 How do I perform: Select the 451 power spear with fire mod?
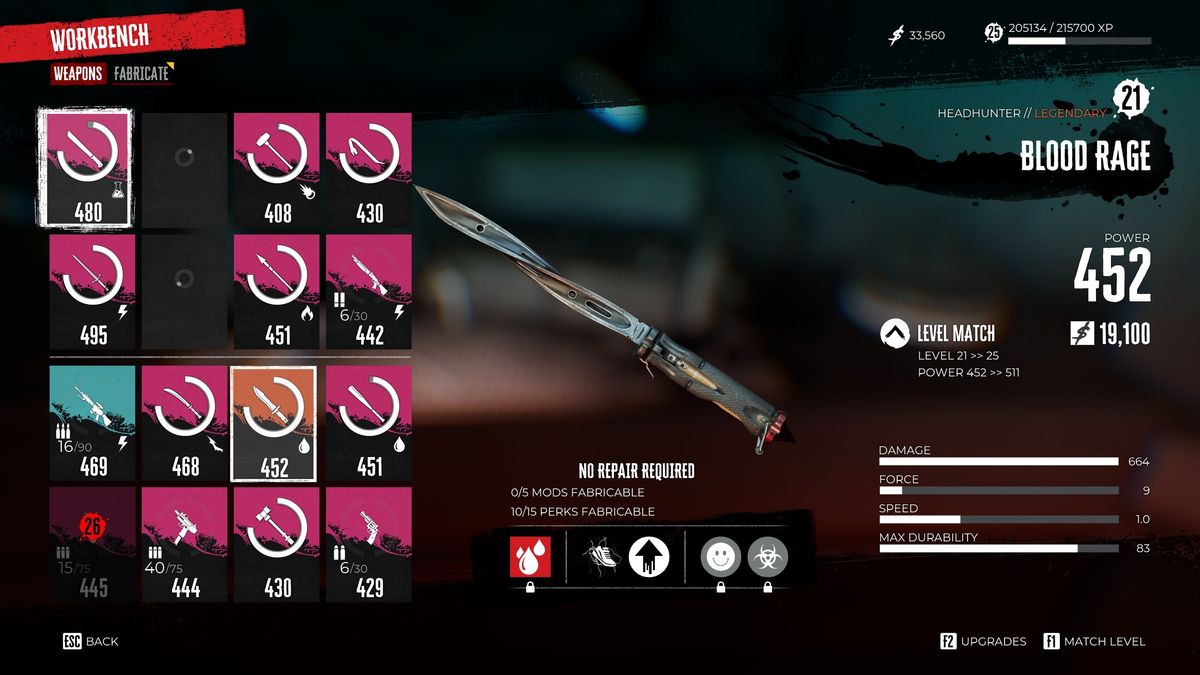point(277,291)
